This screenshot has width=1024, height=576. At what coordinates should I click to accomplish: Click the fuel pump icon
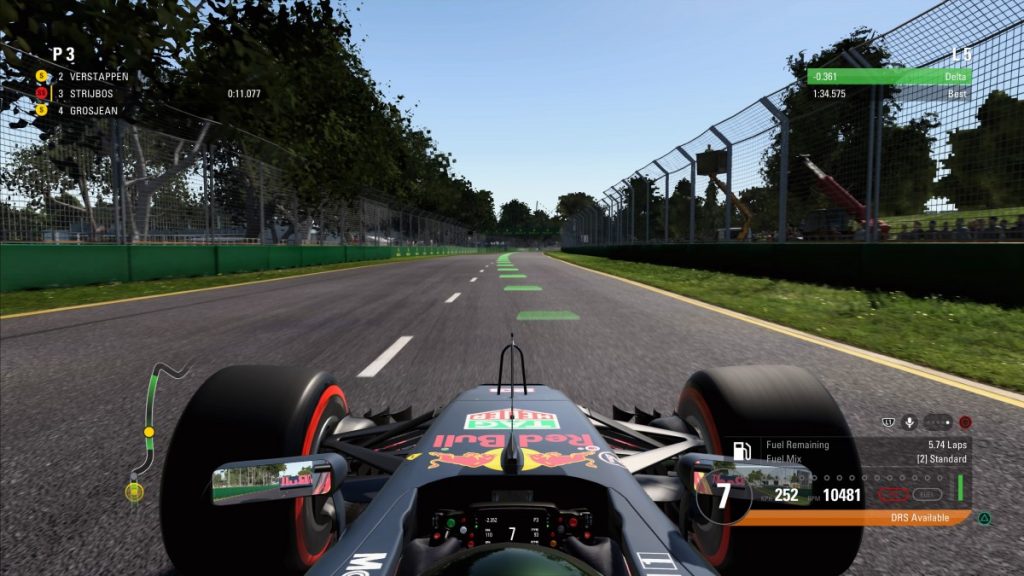click(743, 451)
